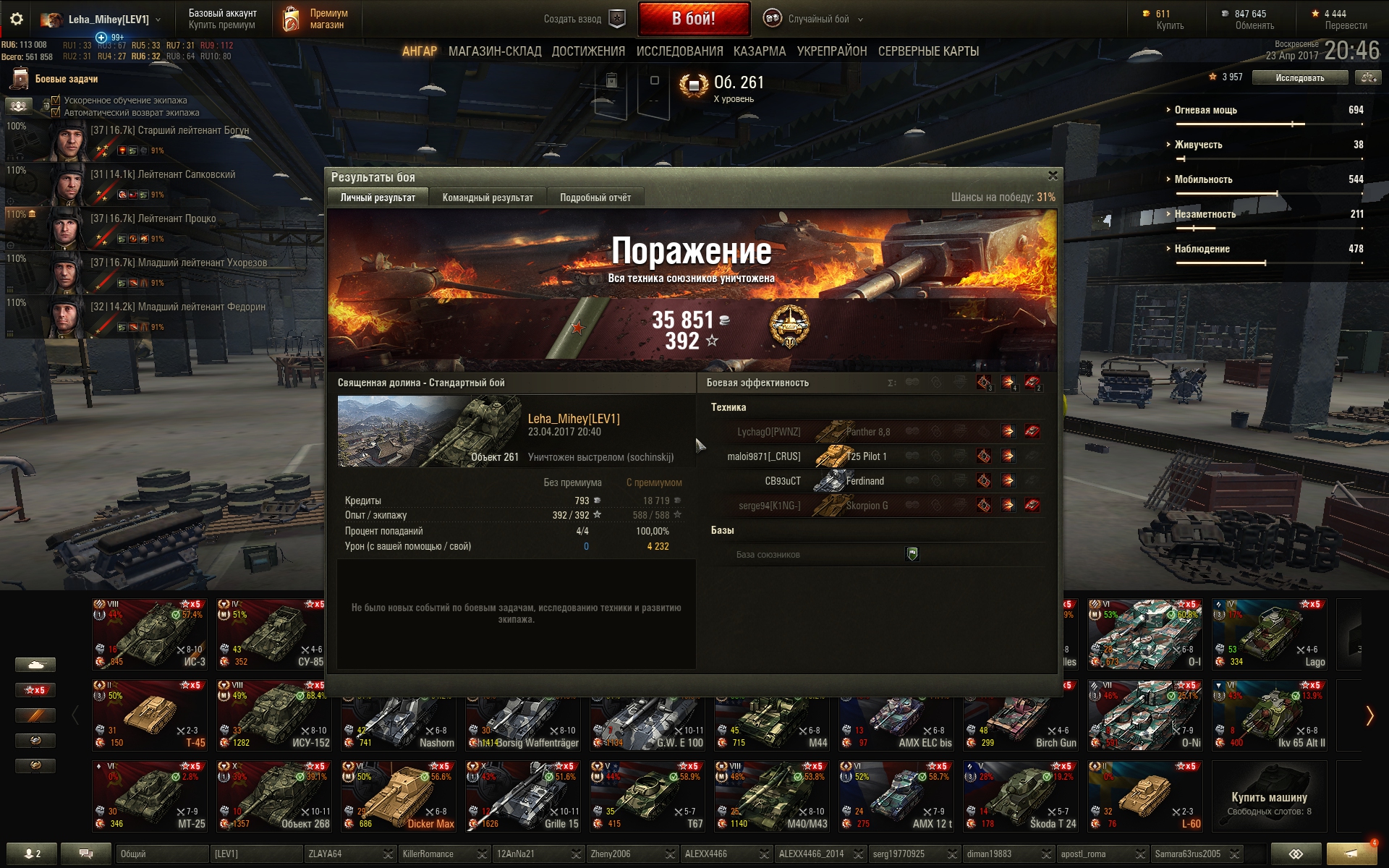Click the Исследовать button

[x=1299, y=77]
